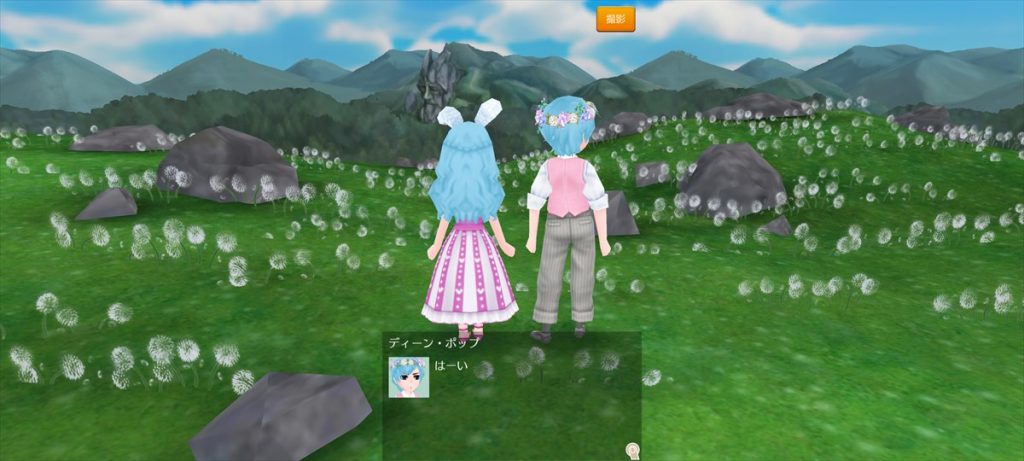1024x461 pixels.
Task: Select Dean Pop's avatar portrait in chat
Action: [x=409, y=377]
